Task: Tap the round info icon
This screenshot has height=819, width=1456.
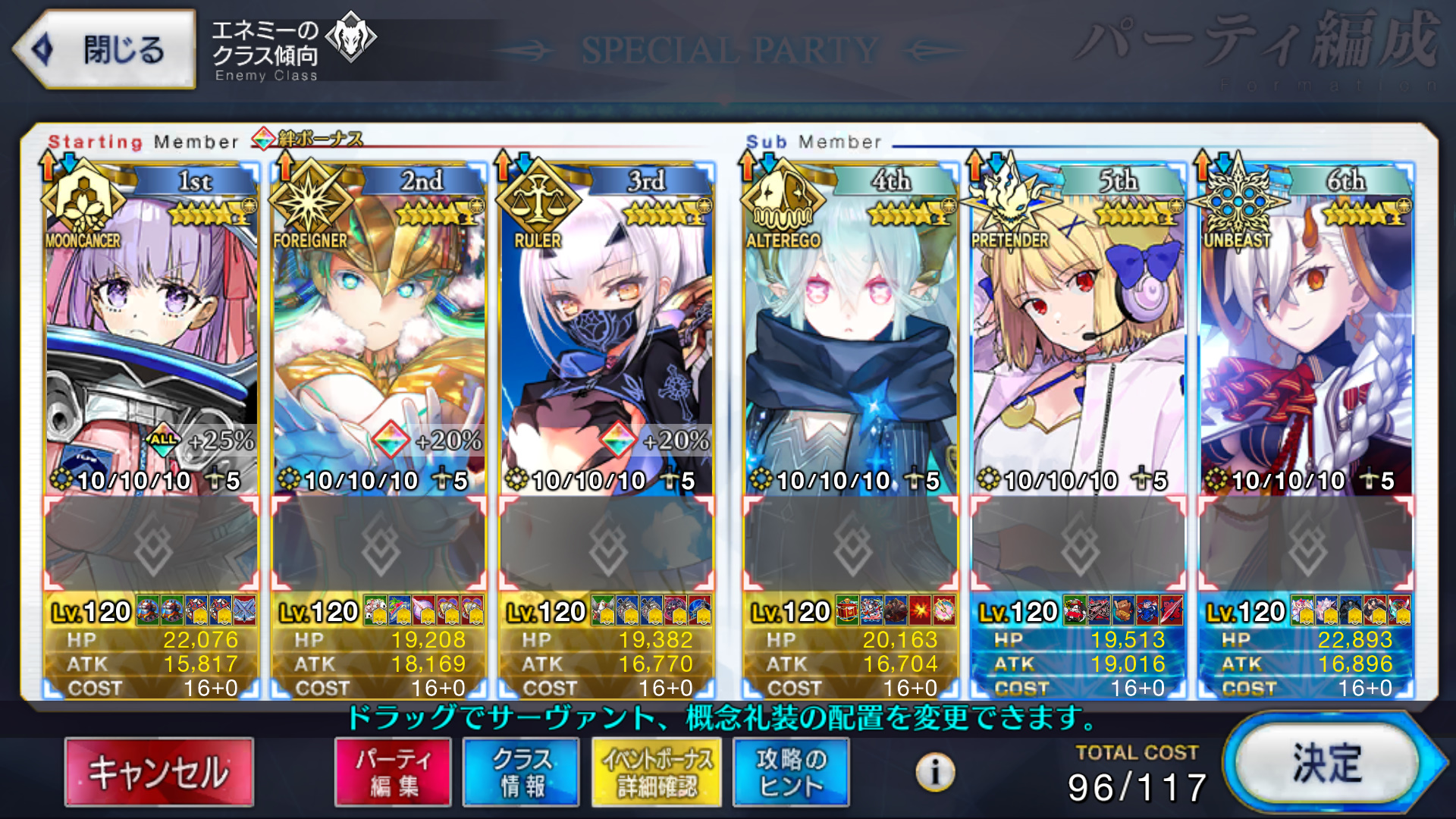Action: coord(935,772)
